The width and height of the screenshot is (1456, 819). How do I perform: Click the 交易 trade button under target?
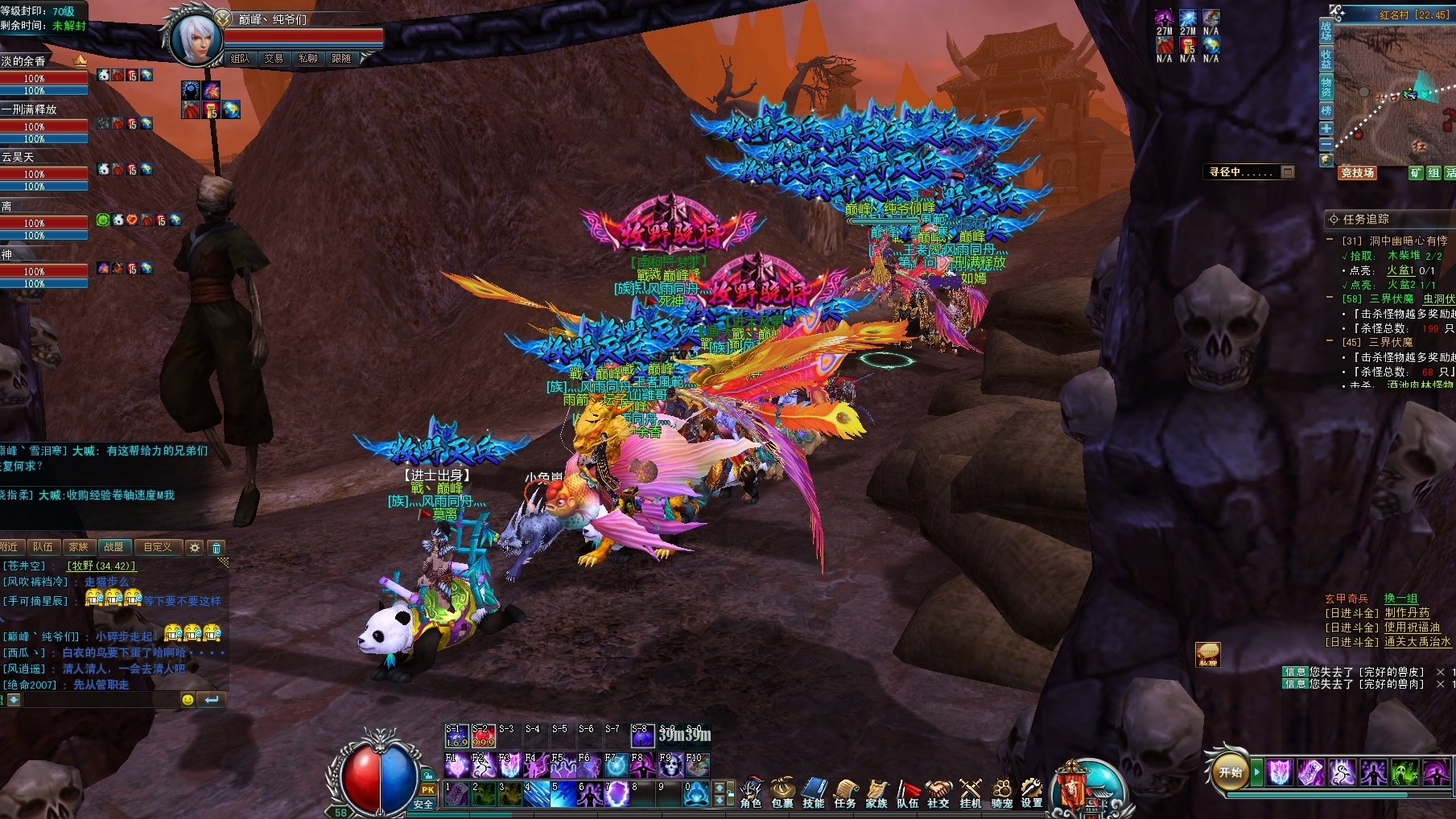[274, 58]
